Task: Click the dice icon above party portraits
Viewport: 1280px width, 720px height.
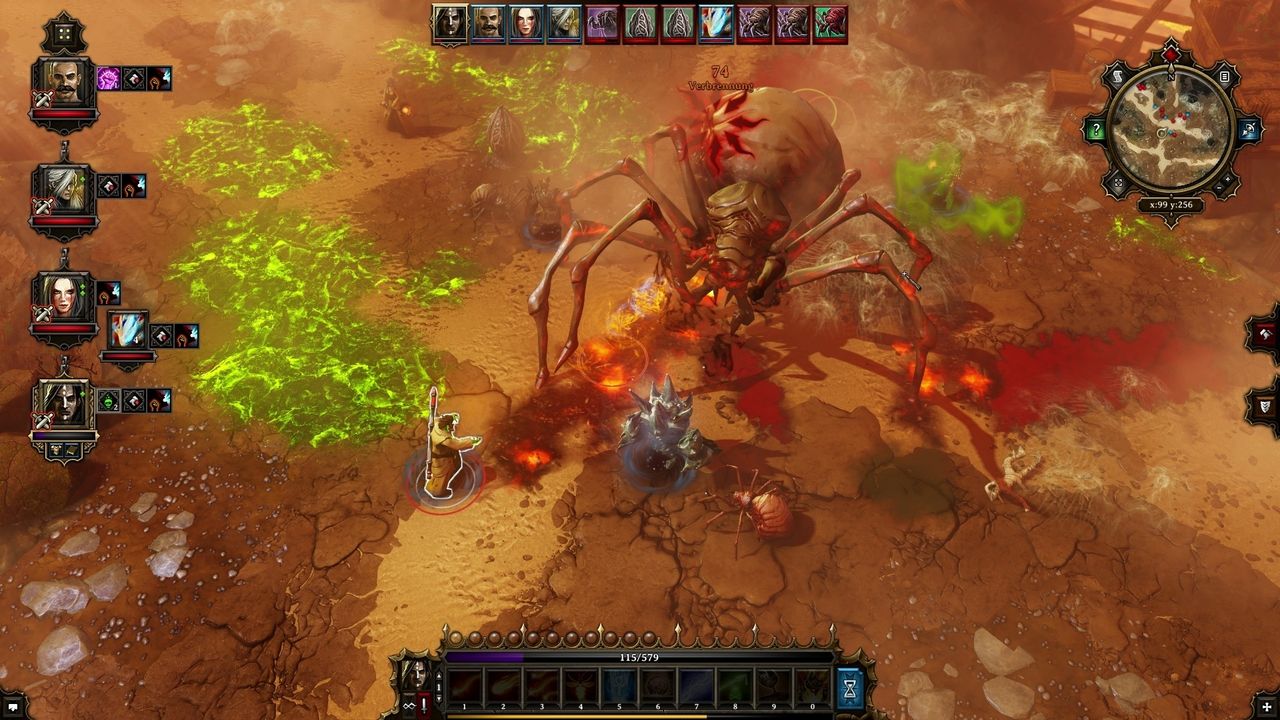Action: point(64,33)
